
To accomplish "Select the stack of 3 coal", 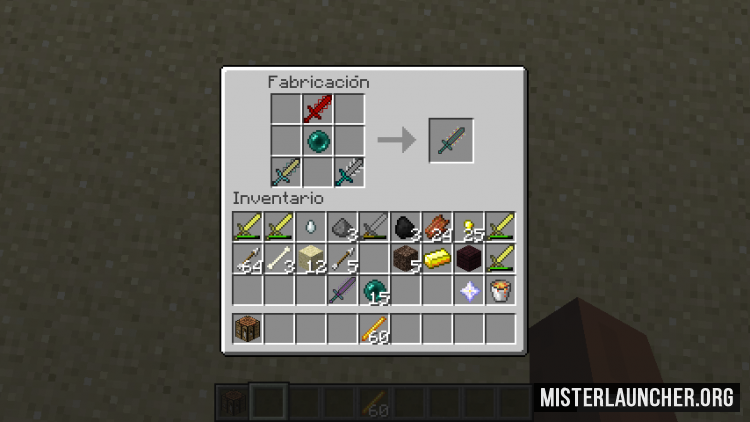I will tap(405, 228).
